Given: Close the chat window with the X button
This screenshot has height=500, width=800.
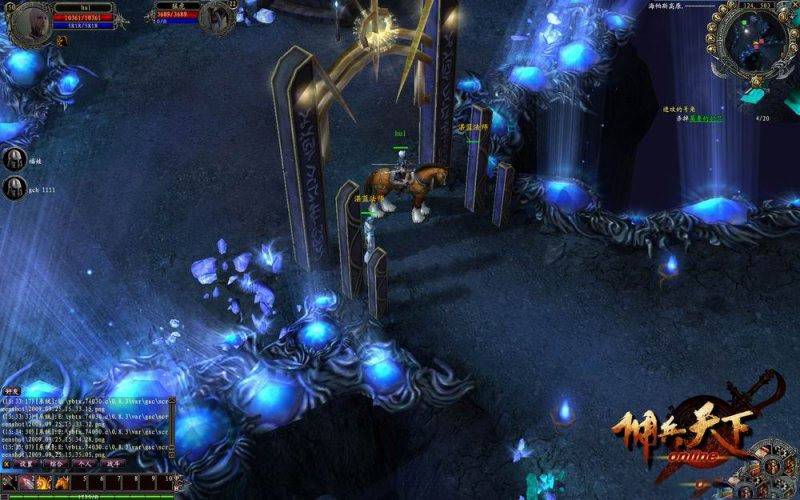Looking at the screenshot, I should [7, 464].
